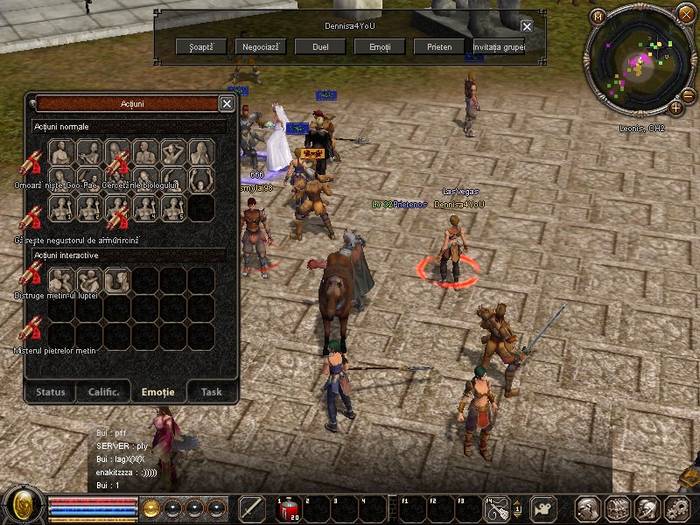Open the 'Omoară nişte Goo-Pae' quest scroll
Viewport: 700px width, 525px height.
[x=33, y=165]
